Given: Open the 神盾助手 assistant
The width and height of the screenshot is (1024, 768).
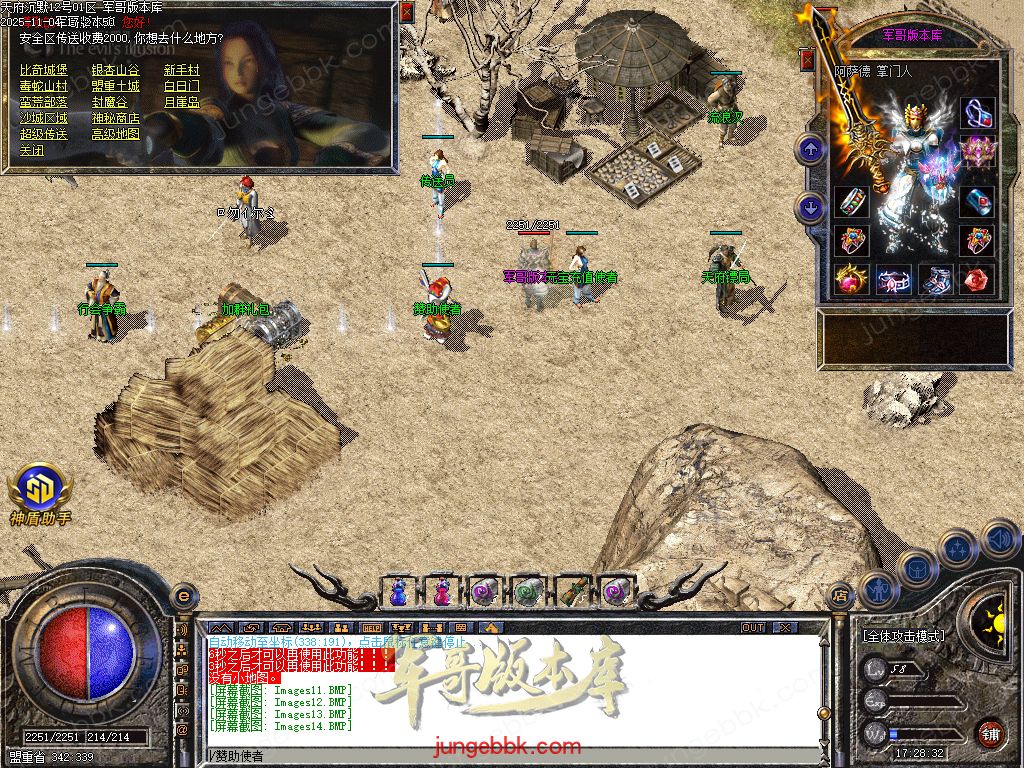Looking at the screenshot, I should 40,494.
